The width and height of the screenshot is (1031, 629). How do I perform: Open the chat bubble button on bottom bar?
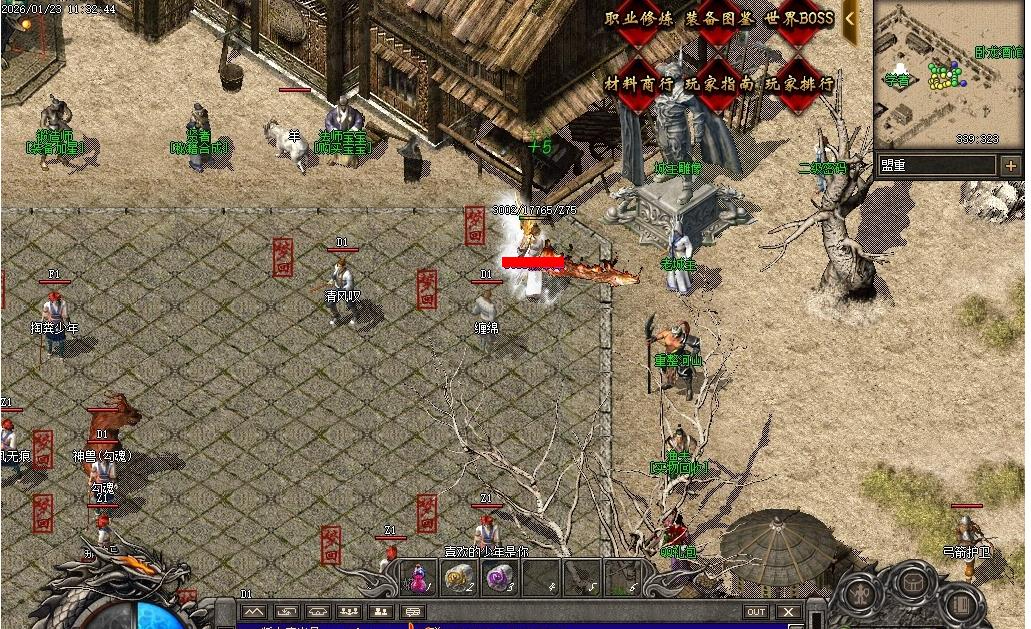[x=412, y=612]
